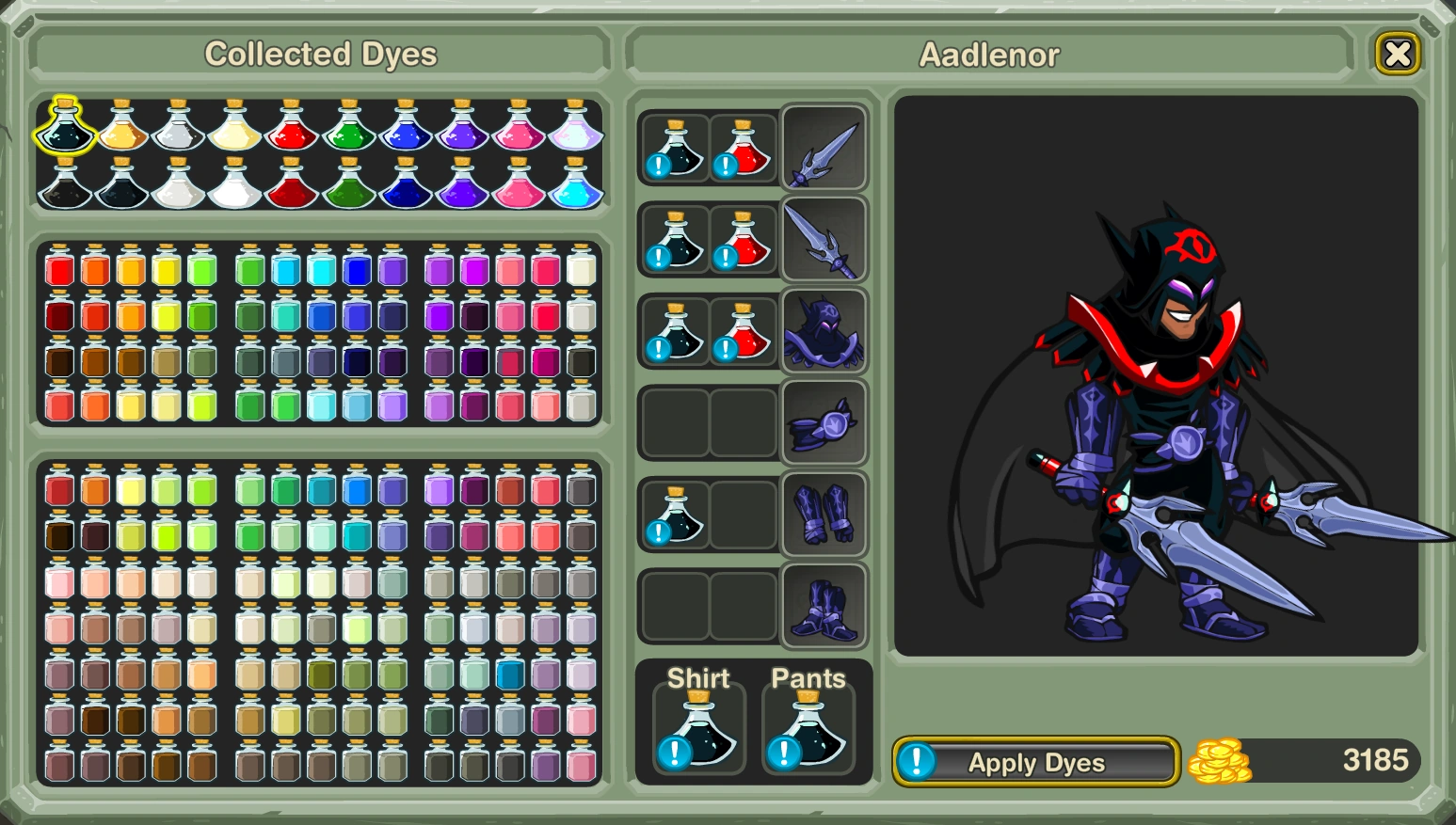Click the red secondary dye of the armor slot
Viewport: 1456px width, 825px height.
742,331
